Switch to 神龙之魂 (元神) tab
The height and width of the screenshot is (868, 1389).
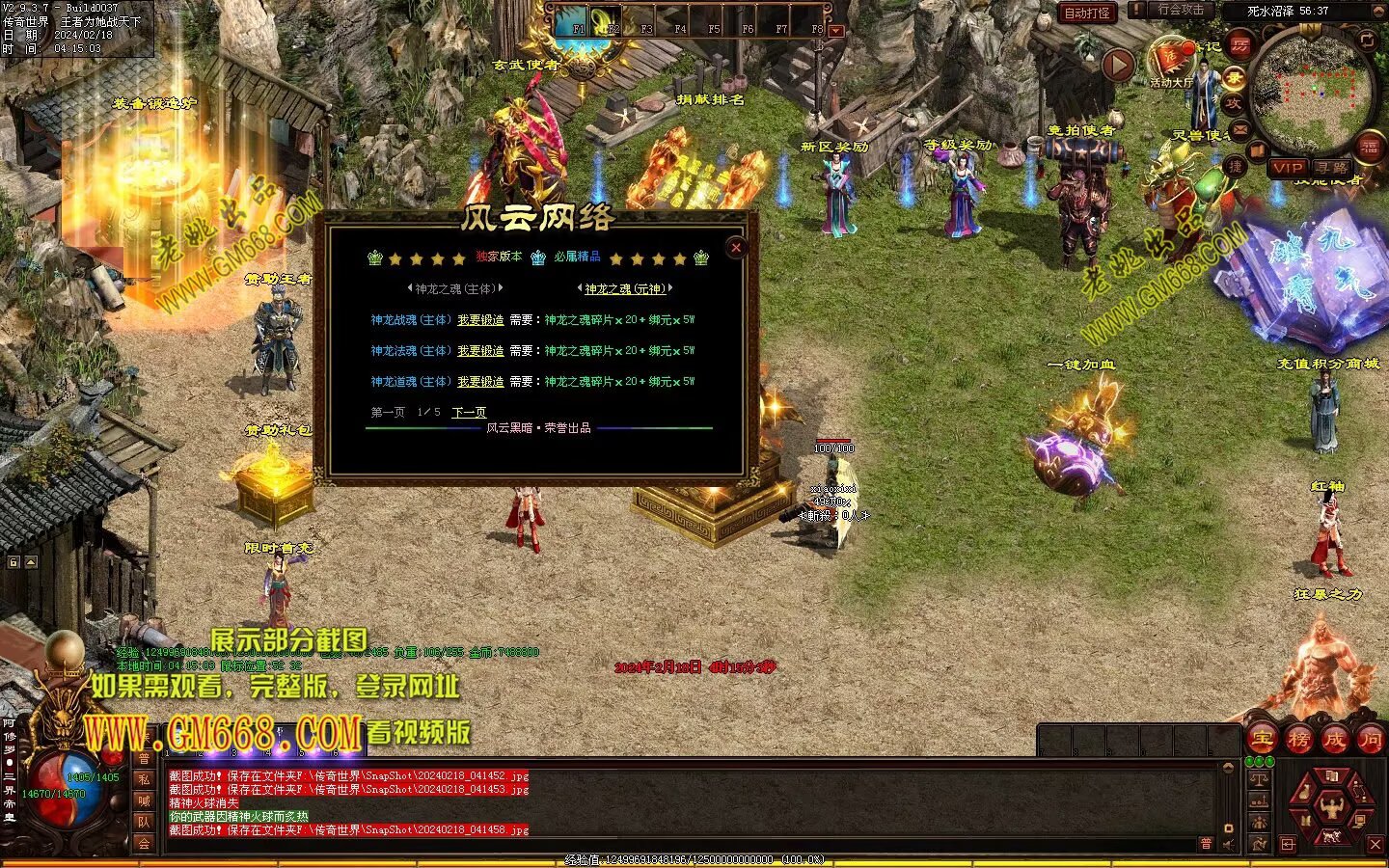point(625,288)
